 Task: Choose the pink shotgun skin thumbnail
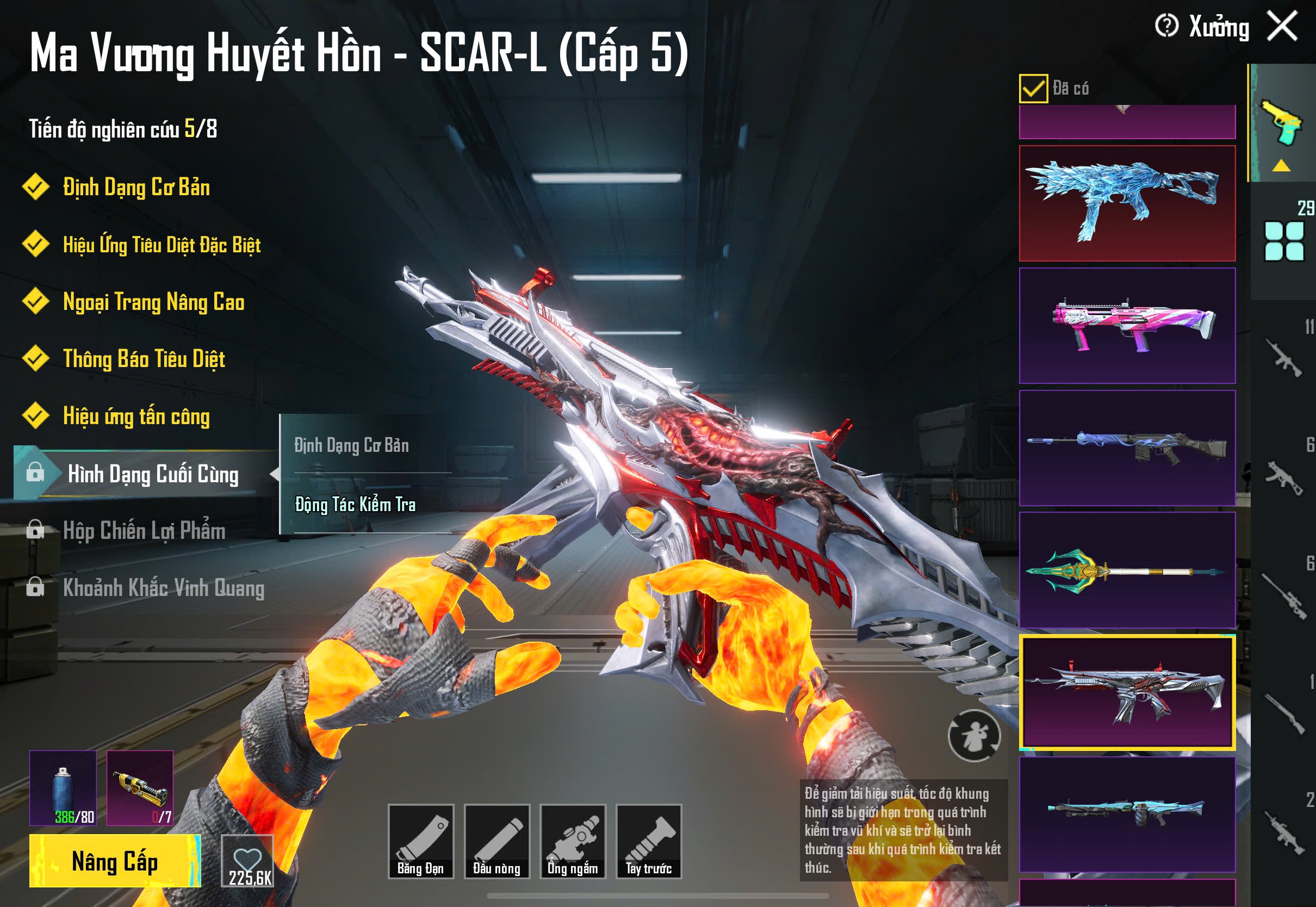click(x=1127, y=326)
